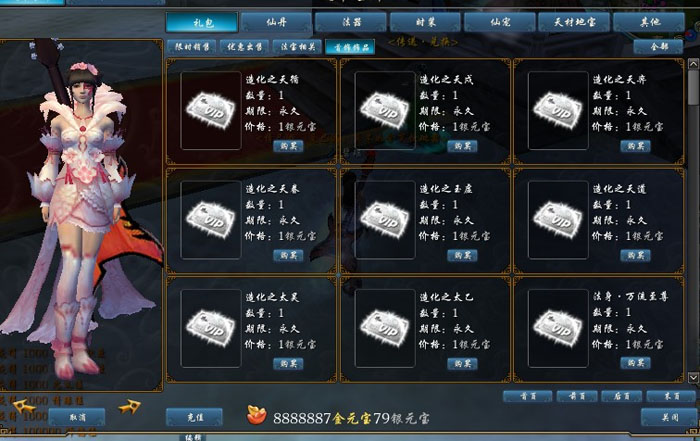Rotate character preview with right arrow
Image resolution: width=700 pixels, height=441 pixels.
pyautogui.click(x=129, y=407)
